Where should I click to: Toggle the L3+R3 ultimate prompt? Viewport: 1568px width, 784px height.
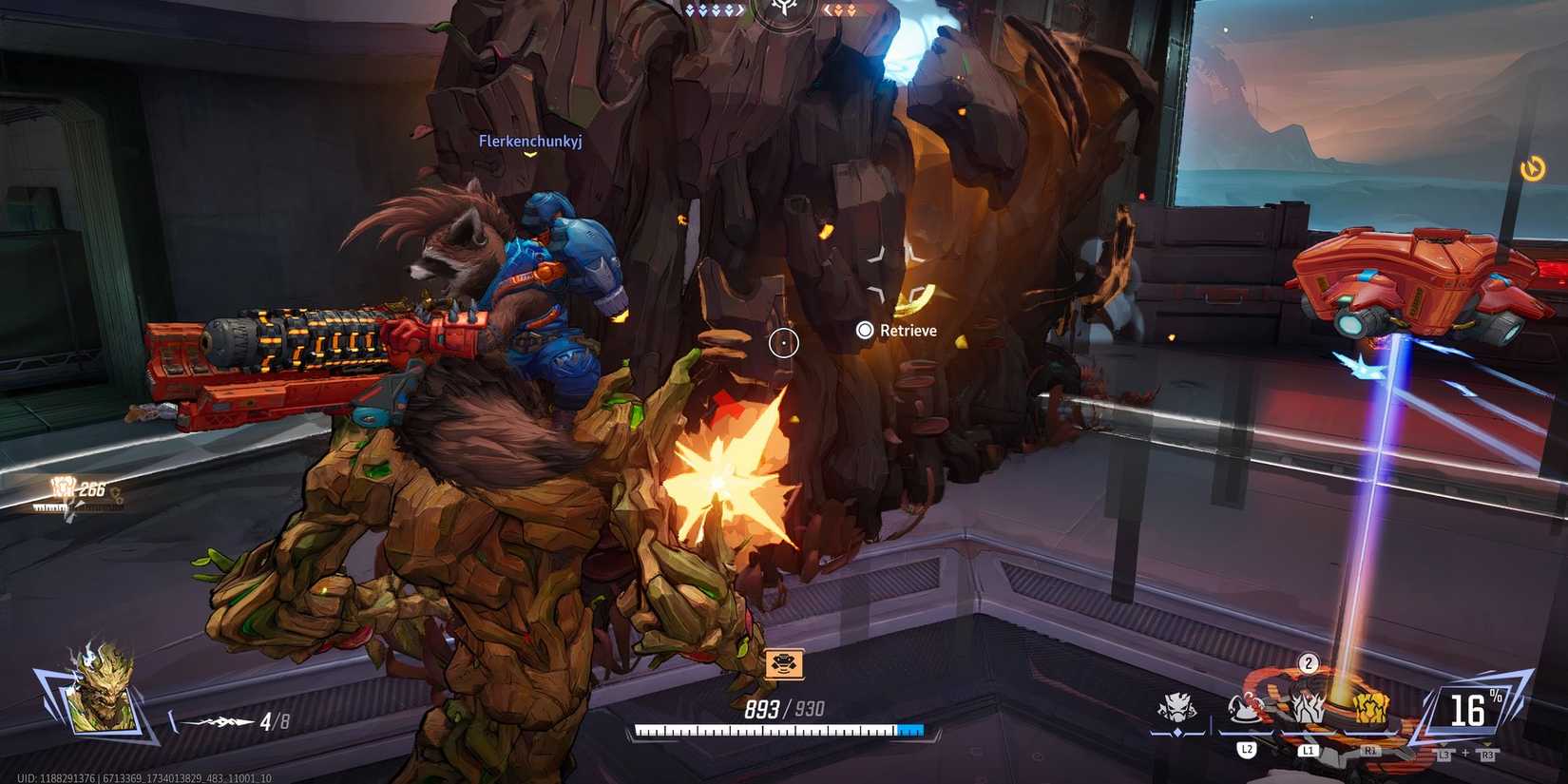coord(1464,754)
